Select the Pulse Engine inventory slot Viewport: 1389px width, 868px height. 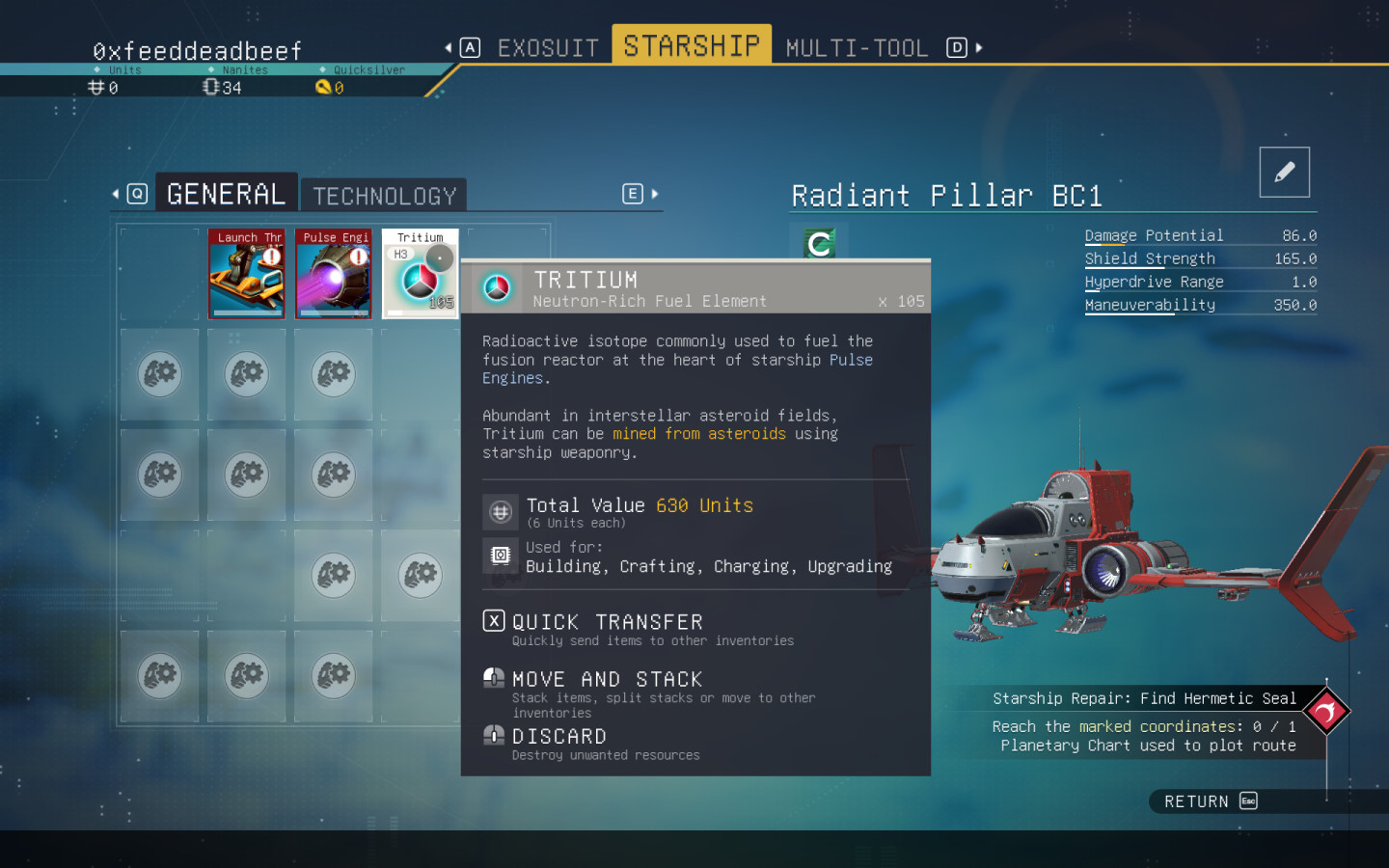[x=333, y=273]
